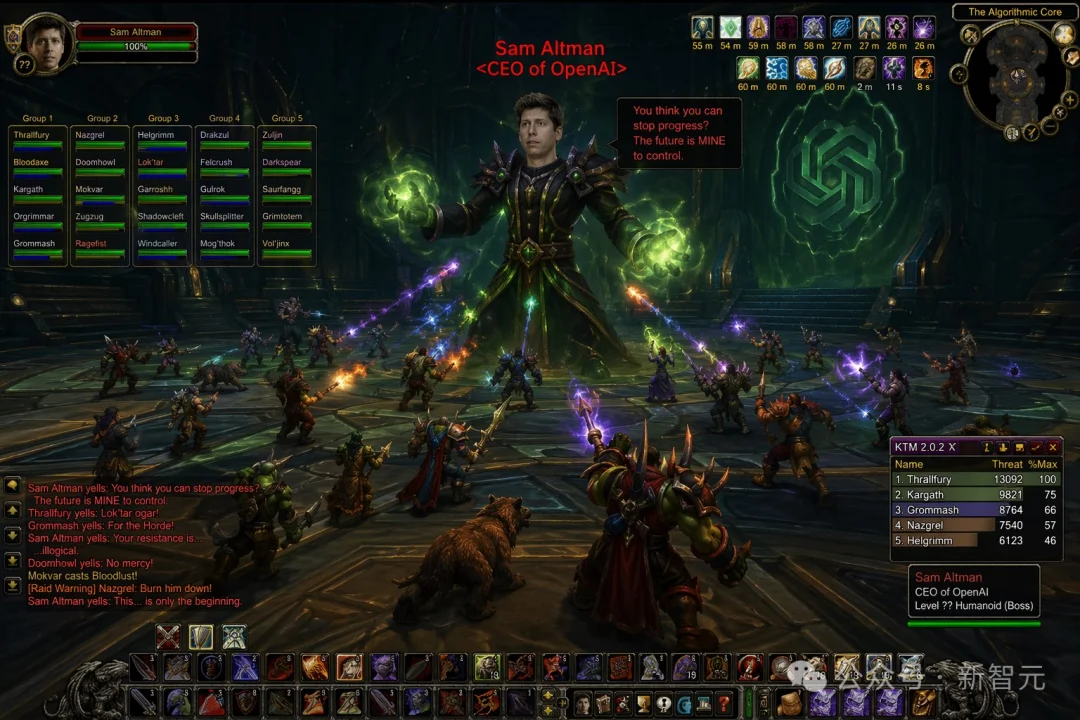Click the Sam Altman target portrait frame
This screenshot has width=1080, height=720.
(x=48, y=40)
